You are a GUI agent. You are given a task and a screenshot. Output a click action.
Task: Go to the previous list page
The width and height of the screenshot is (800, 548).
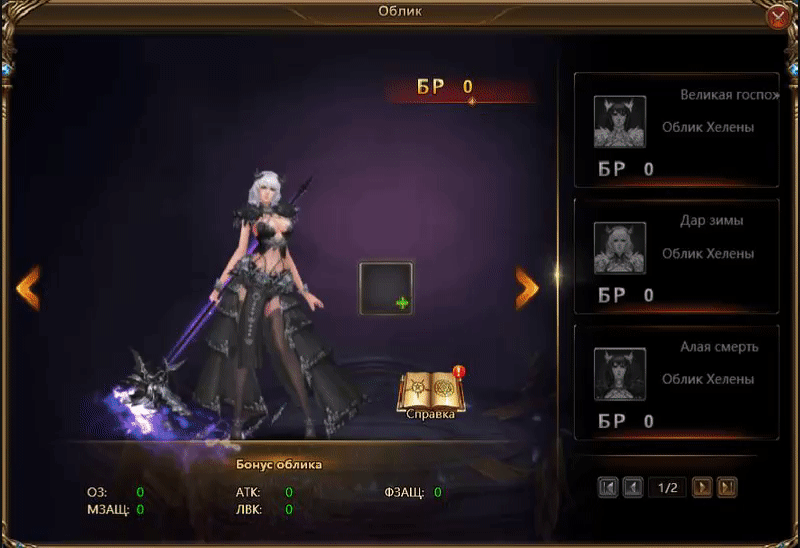click(633, 487)
